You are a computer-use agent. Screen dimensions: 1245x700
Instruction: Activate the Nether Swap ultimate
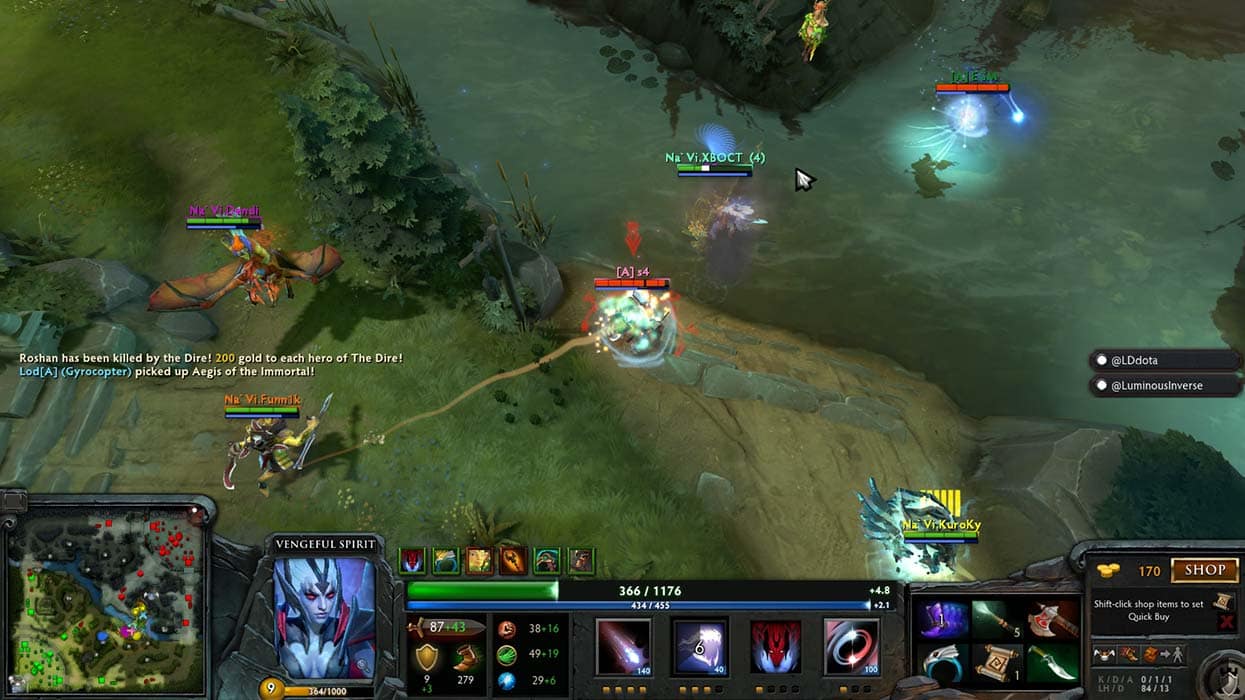[x=851, y=647]
